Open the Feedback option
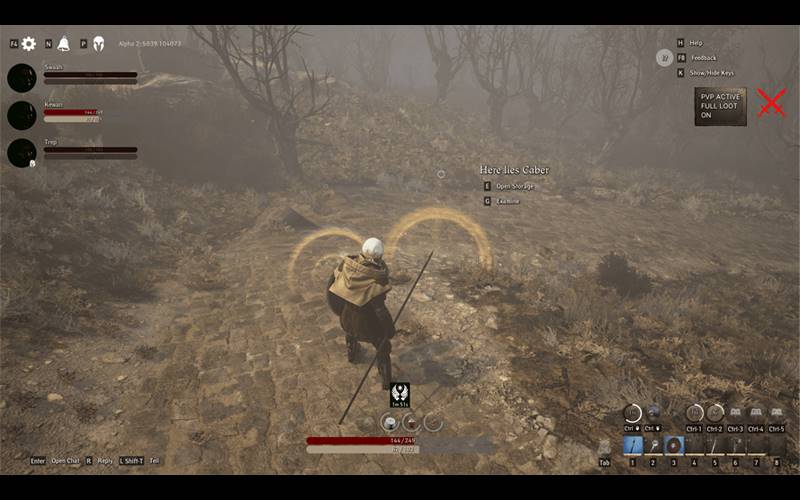Image resolution: width=800 pixels, height=500 pixels. (703, 58)
